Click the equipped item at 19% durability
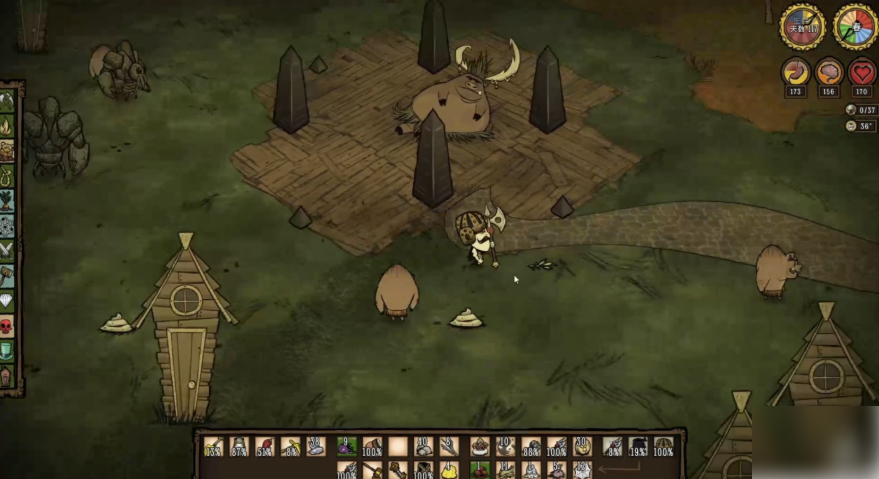Viewport: 879px width, 479px height. coord(637,446)
